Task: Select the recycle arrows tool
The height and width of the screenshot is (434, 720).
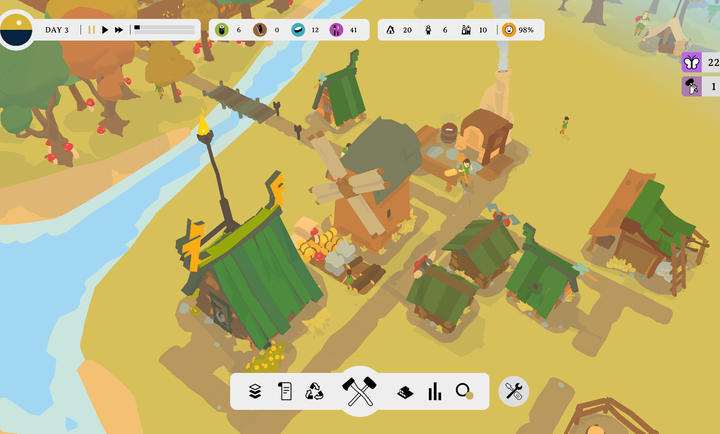Action: point(314,391)
